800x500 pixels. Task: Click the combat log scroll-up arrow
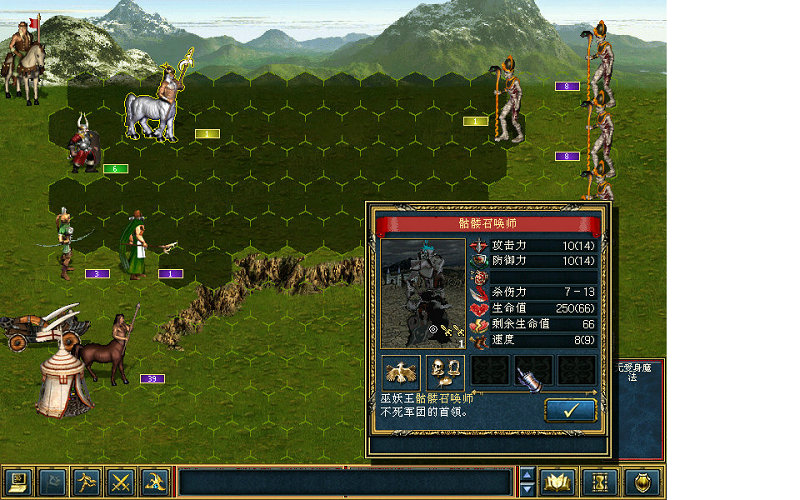[528, 474]
